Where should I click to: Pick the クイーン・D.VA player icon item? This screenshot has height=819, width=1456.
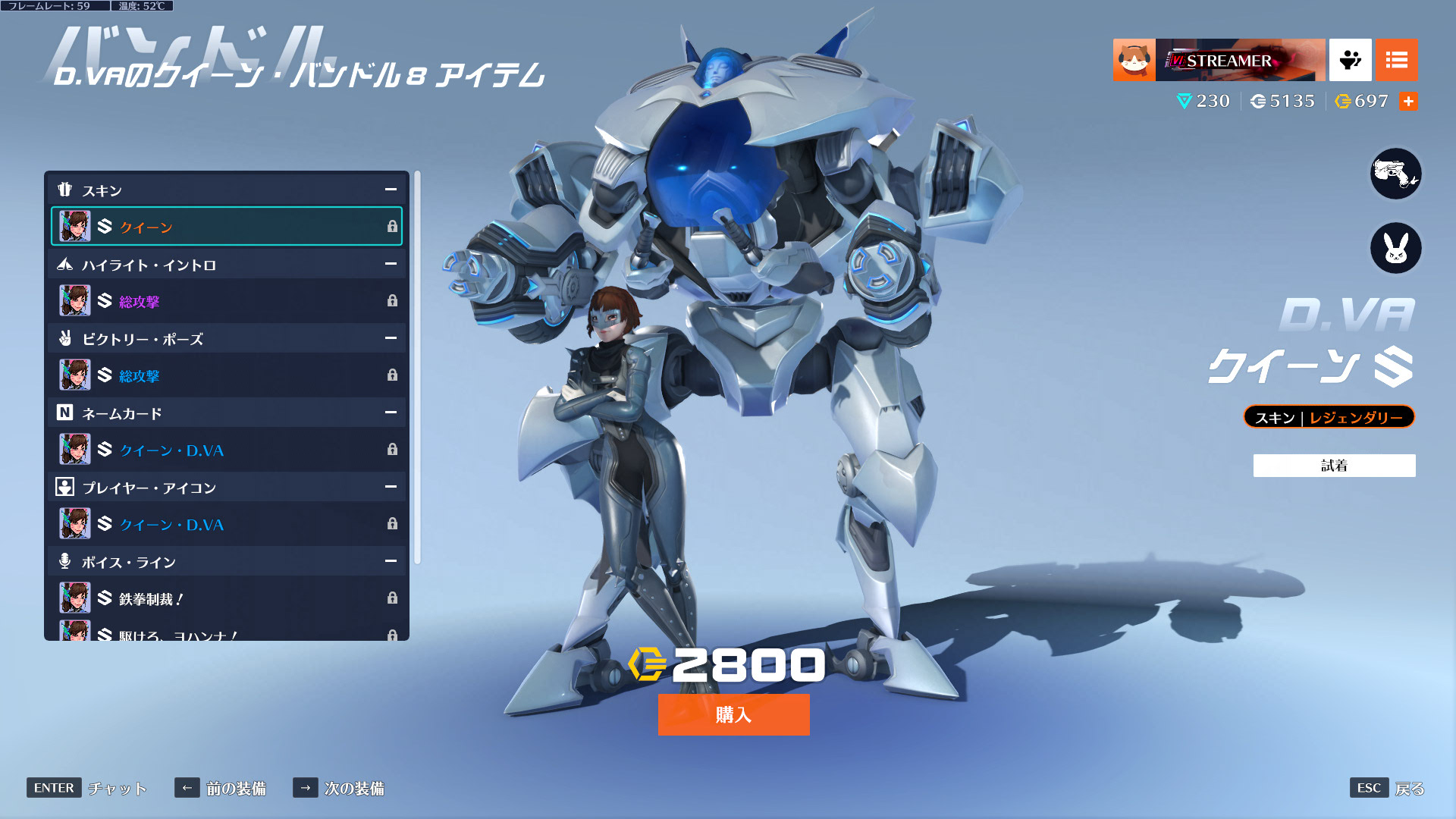pyautogui.click(x=226, y=524)
